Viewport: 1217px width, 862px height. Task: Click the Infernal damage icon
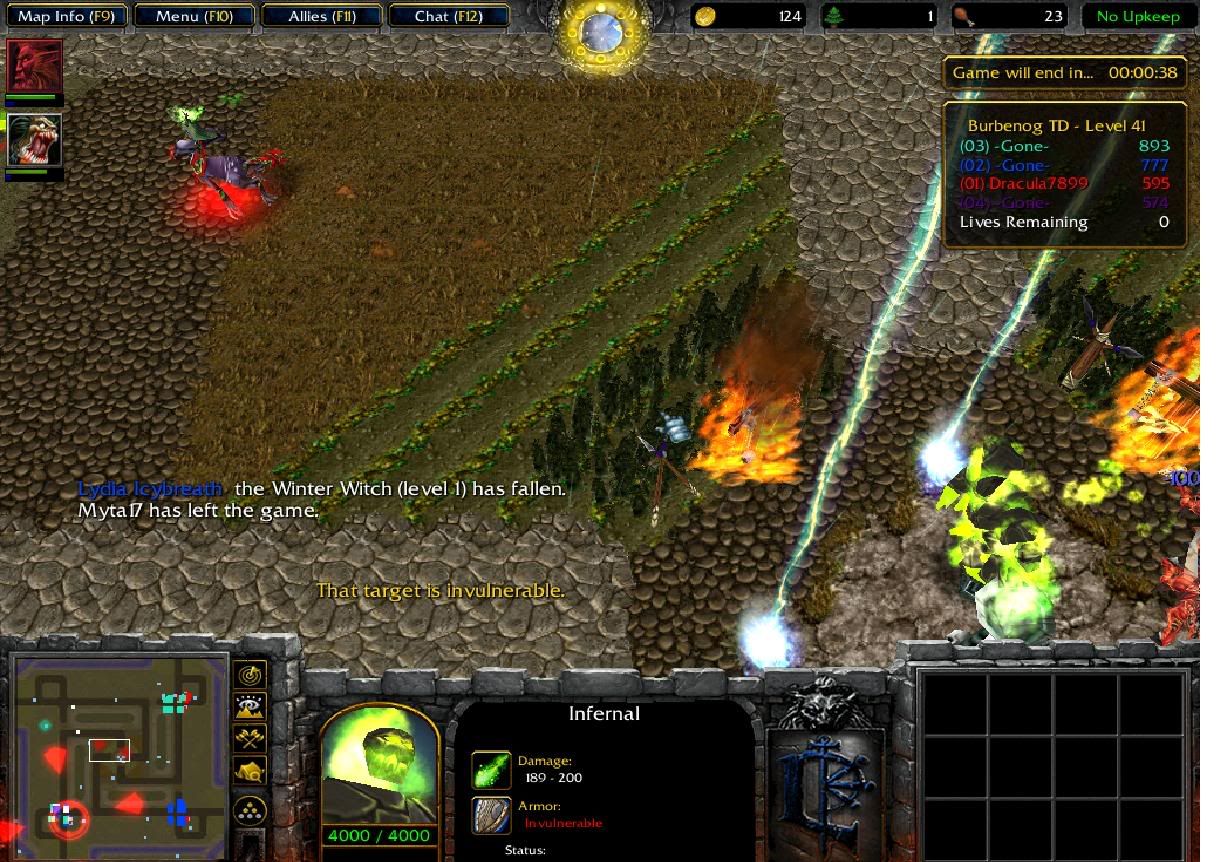click(x=491, y=770)
